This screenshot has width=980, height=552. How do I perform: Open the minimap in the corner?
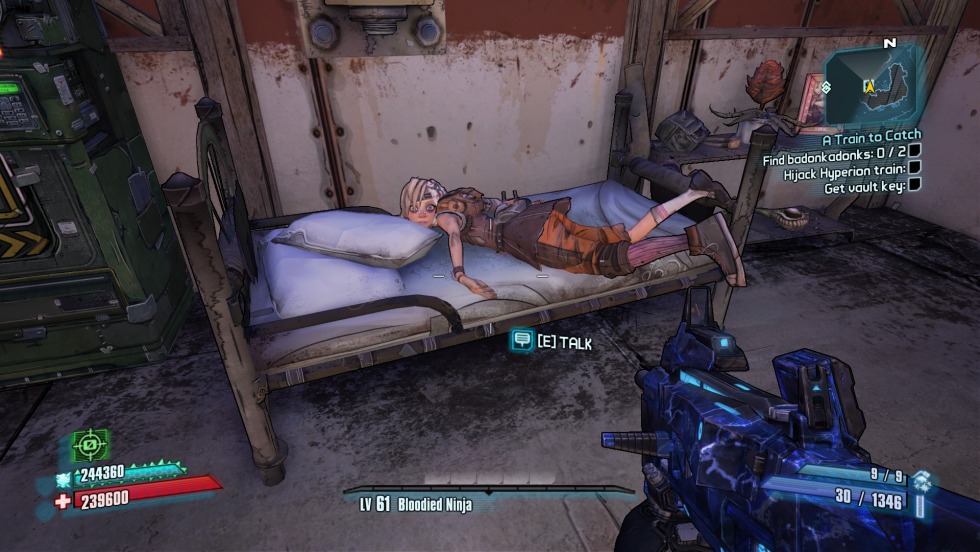pyautogui.click(x=874, y=85)
